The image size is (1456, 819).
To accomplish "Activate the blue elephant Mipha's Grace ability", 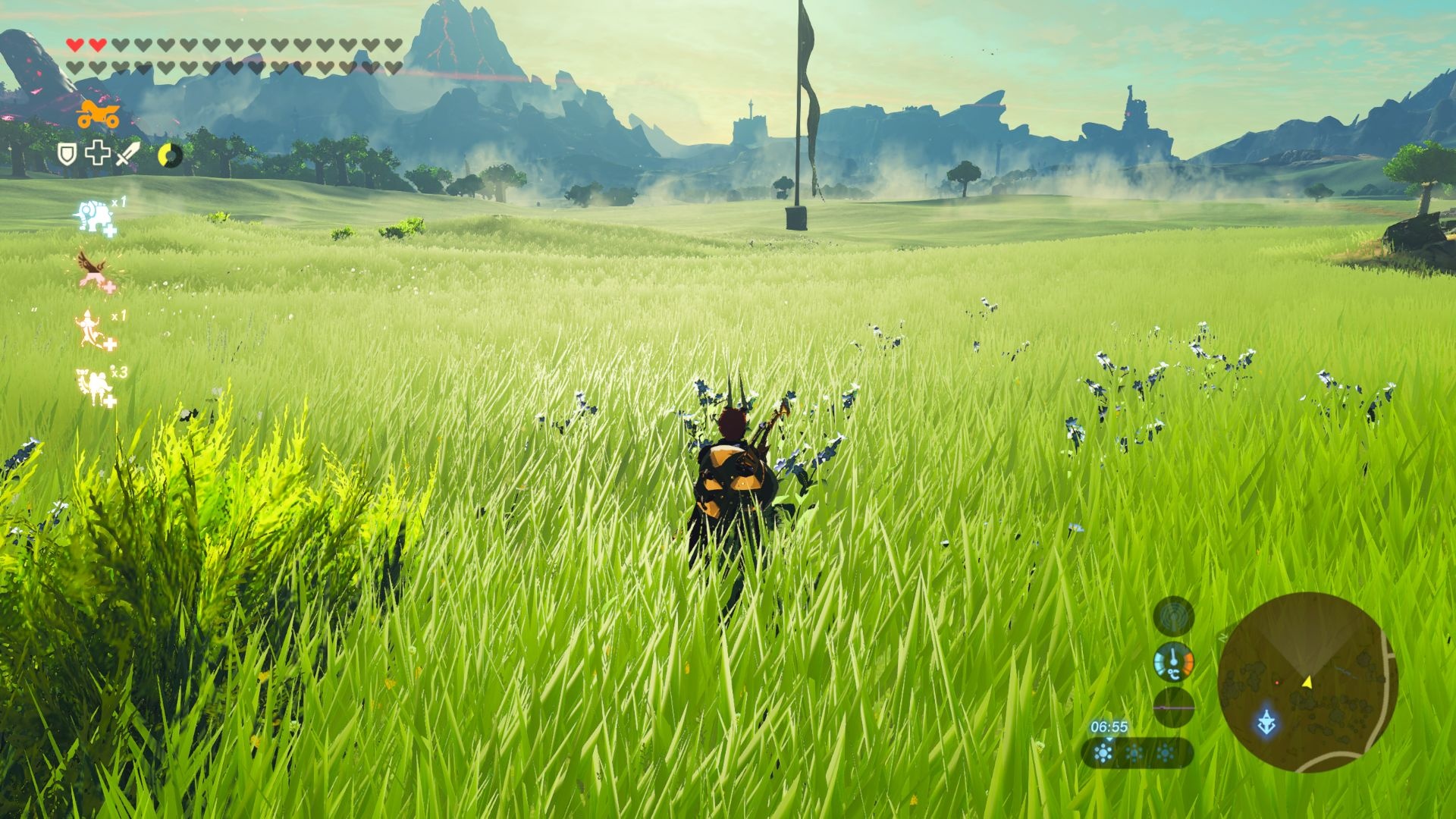I will pos(94,217).
